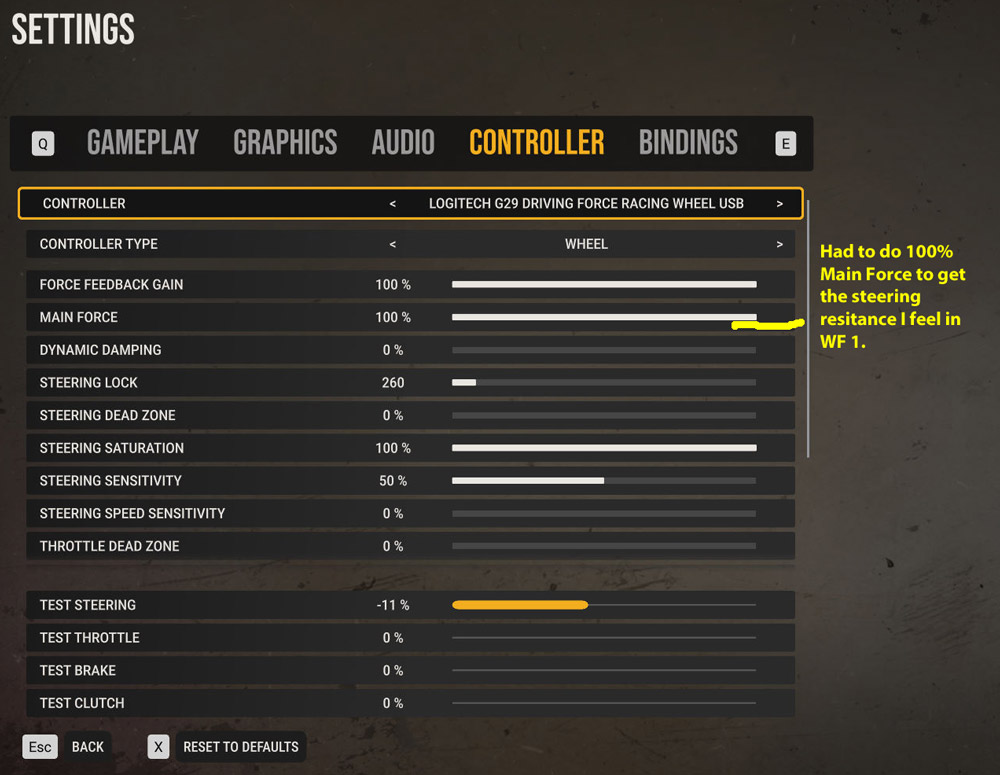Viewport: 1000px width, 775px height.
Task: Switch to the Gameplay tab
Action: pyautogui.click(x=143, y=143)
